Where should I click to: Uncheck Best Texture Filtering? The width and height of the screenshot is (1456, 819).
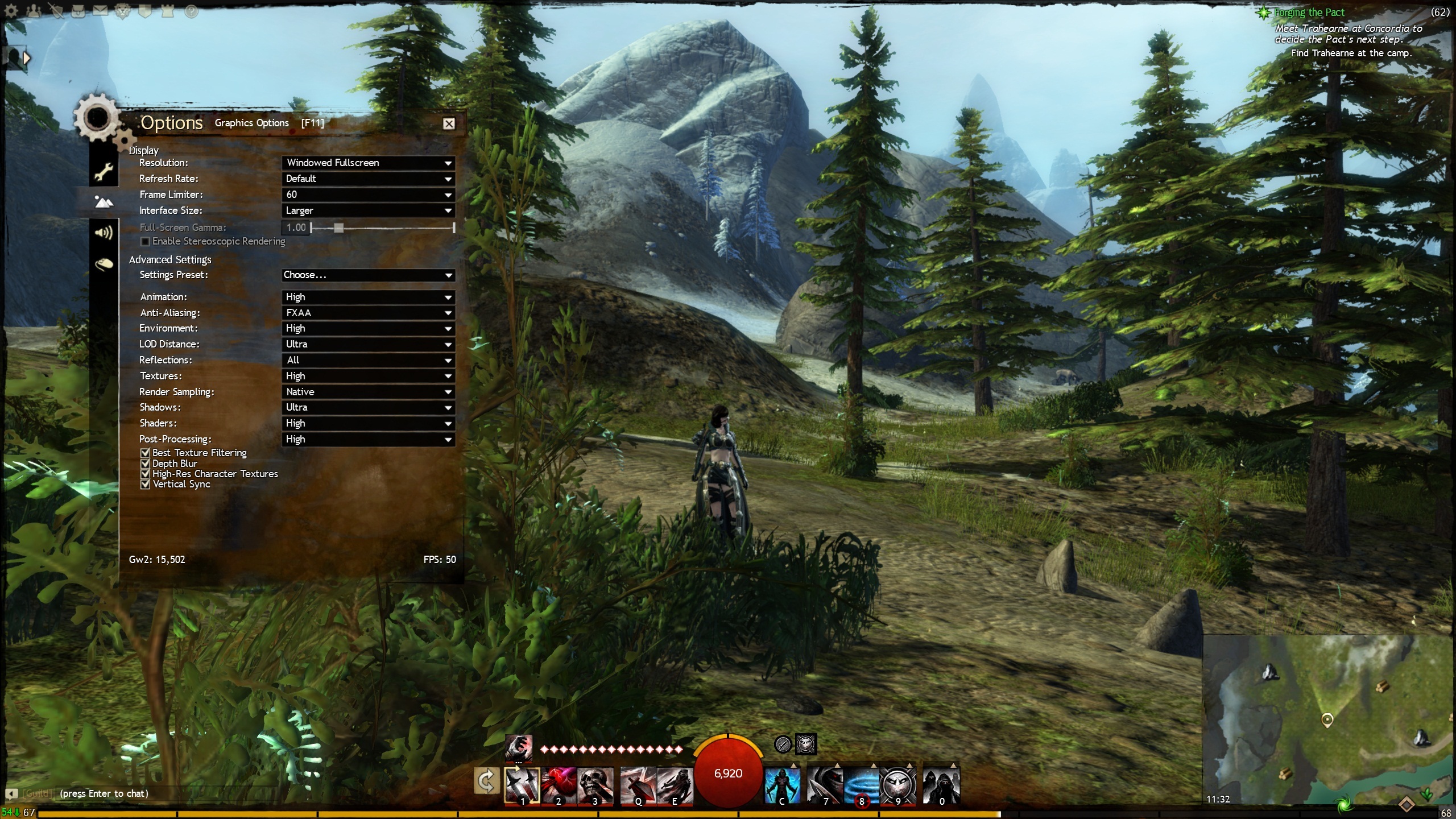(146, 453)
